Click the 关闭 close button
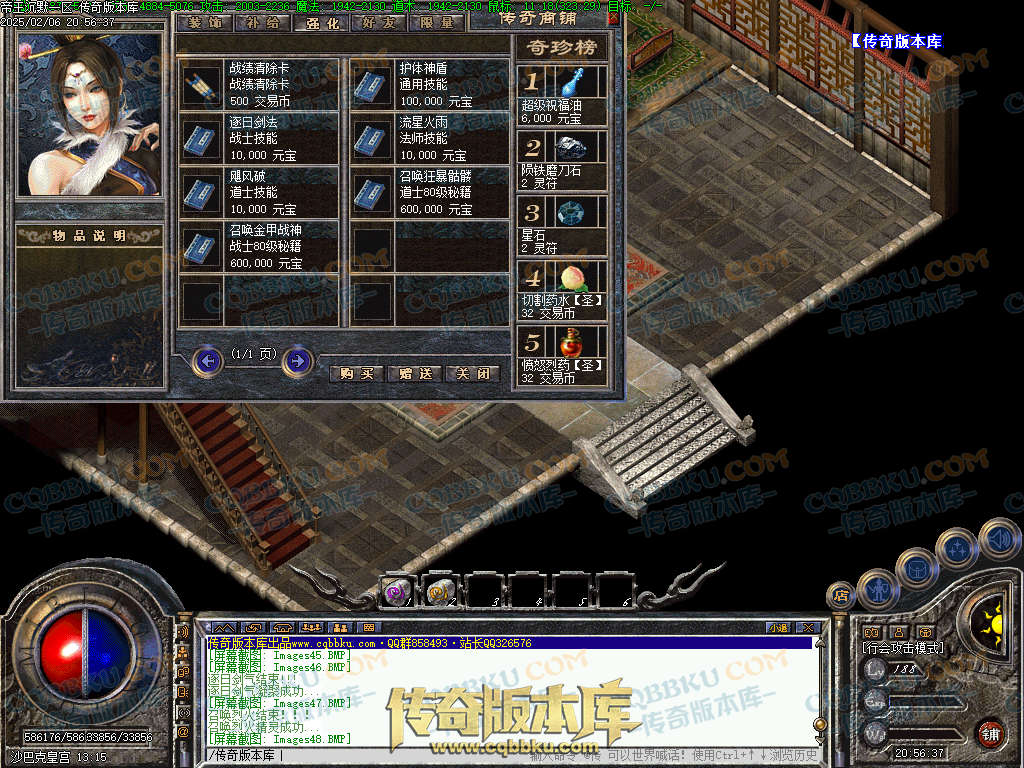 pos(472,373)
